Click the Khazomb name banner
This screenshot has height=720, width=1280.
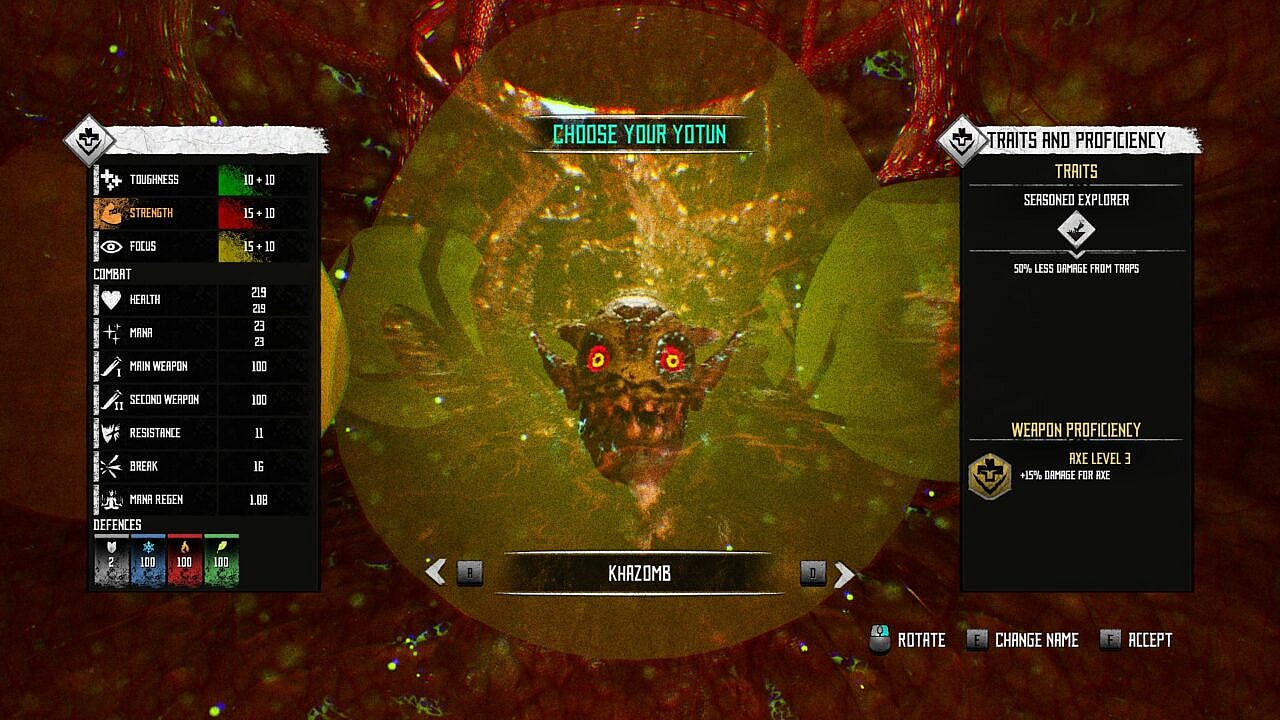(x=639, y=573)
